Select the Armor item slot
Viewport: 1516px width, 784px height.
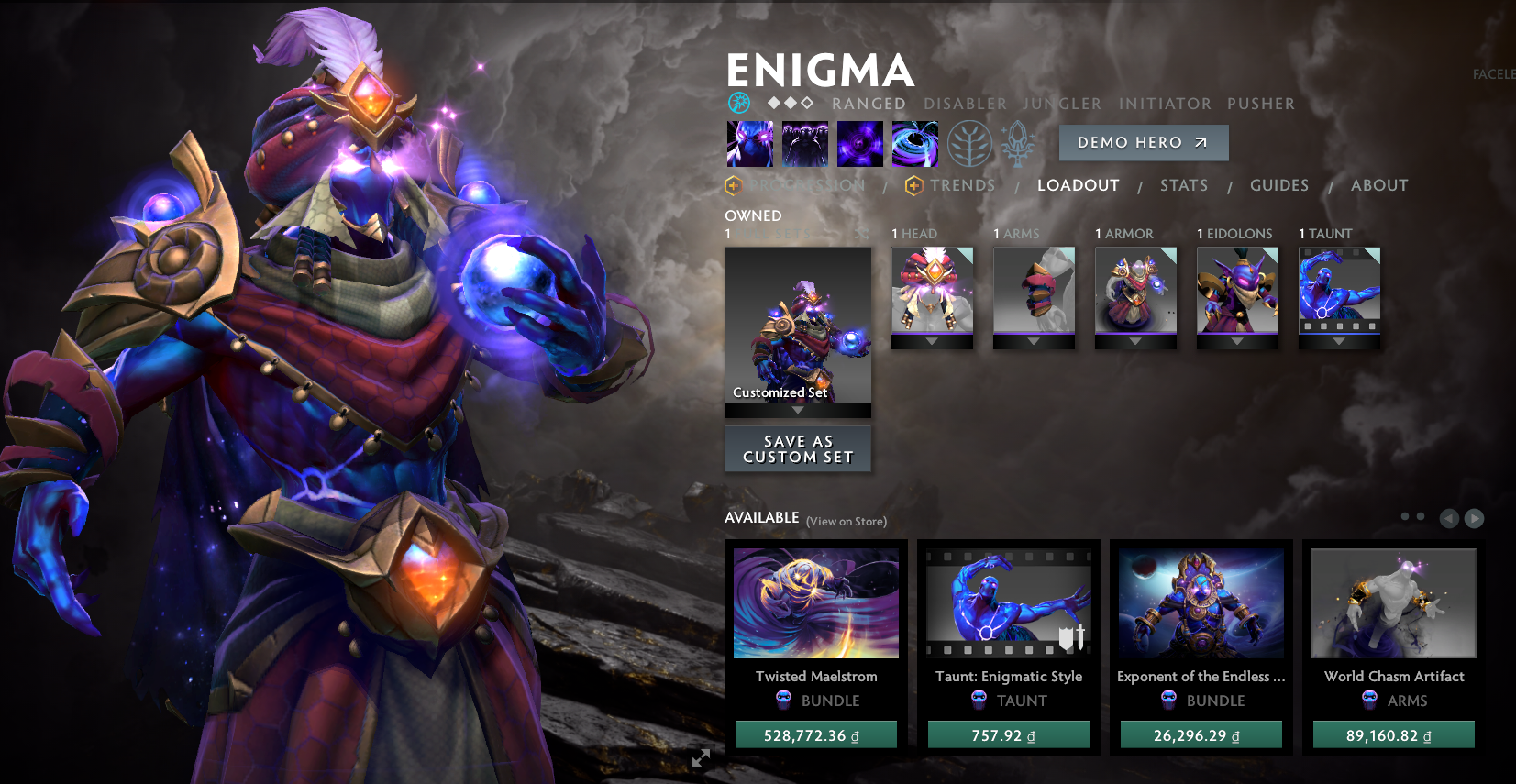1135,291
